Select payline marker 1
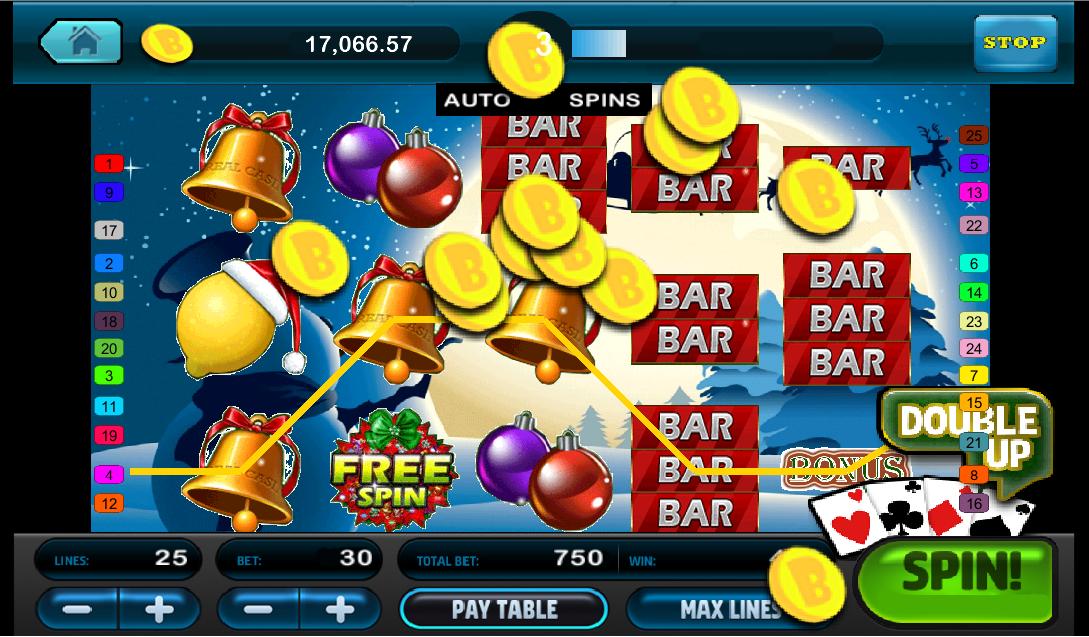 tap(108, 163)
